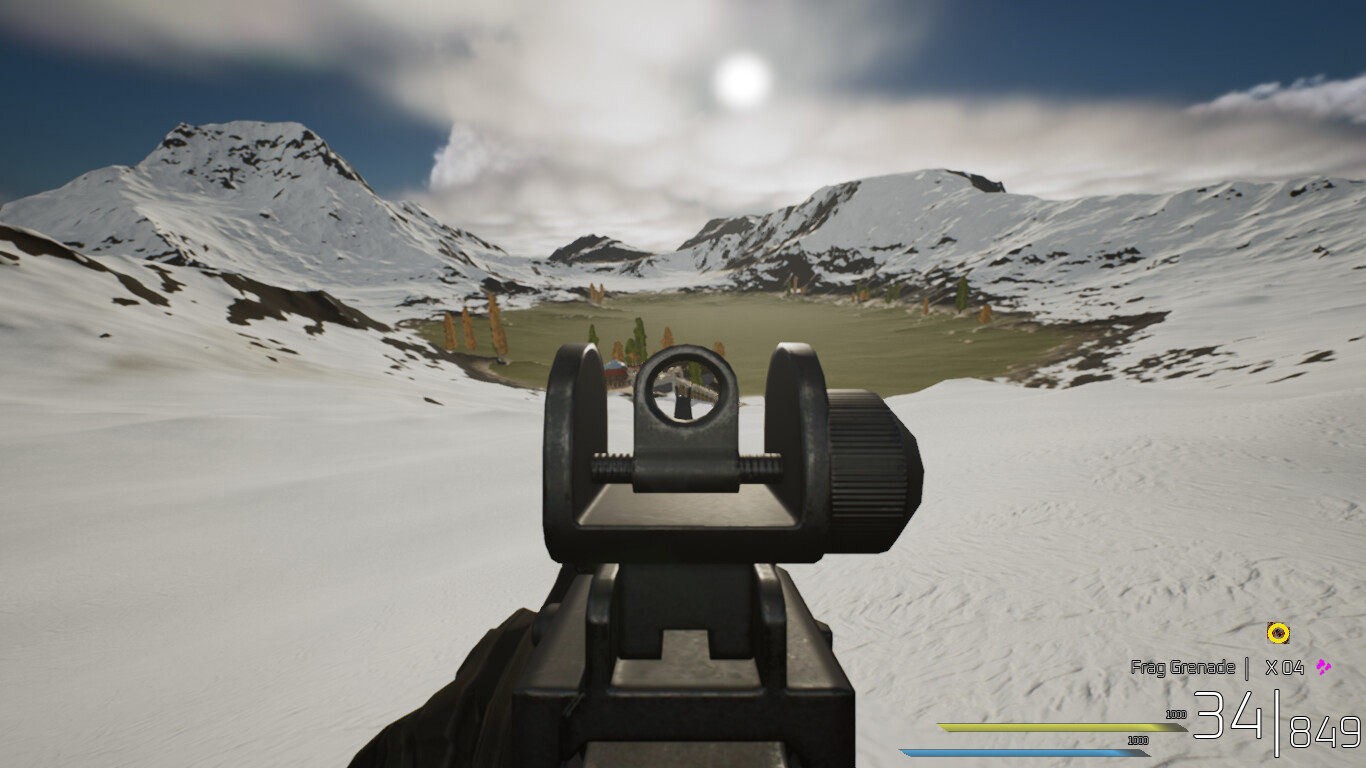Click the ribbed windage adjustment knob
Image resolution: width=1366 pixels, height=768 pixels.
point(866,475)
